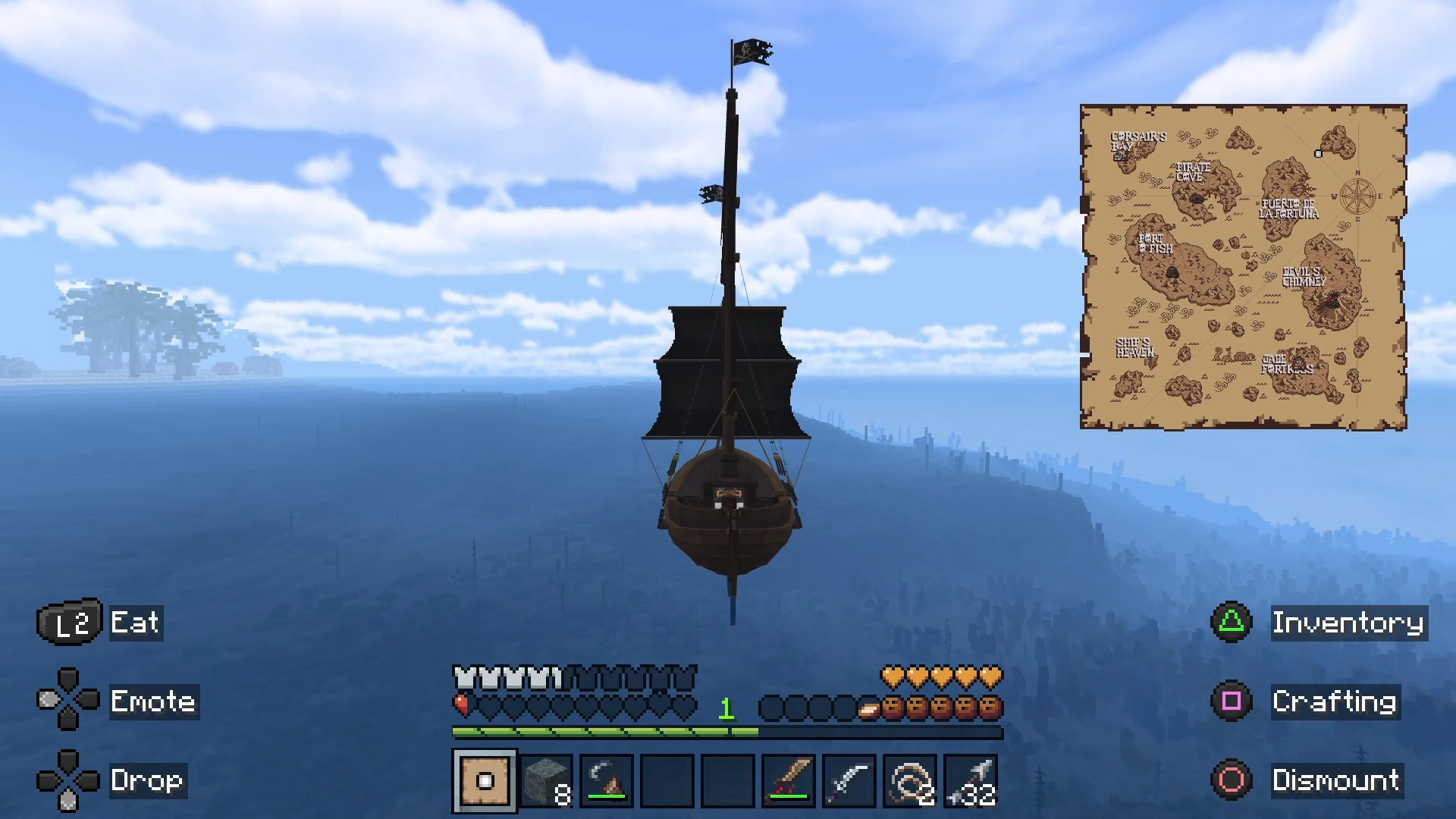Viewport: 1456px width, 819px height.
Task: Select the arrows stack of 32
Action: (x=971, y=780)
